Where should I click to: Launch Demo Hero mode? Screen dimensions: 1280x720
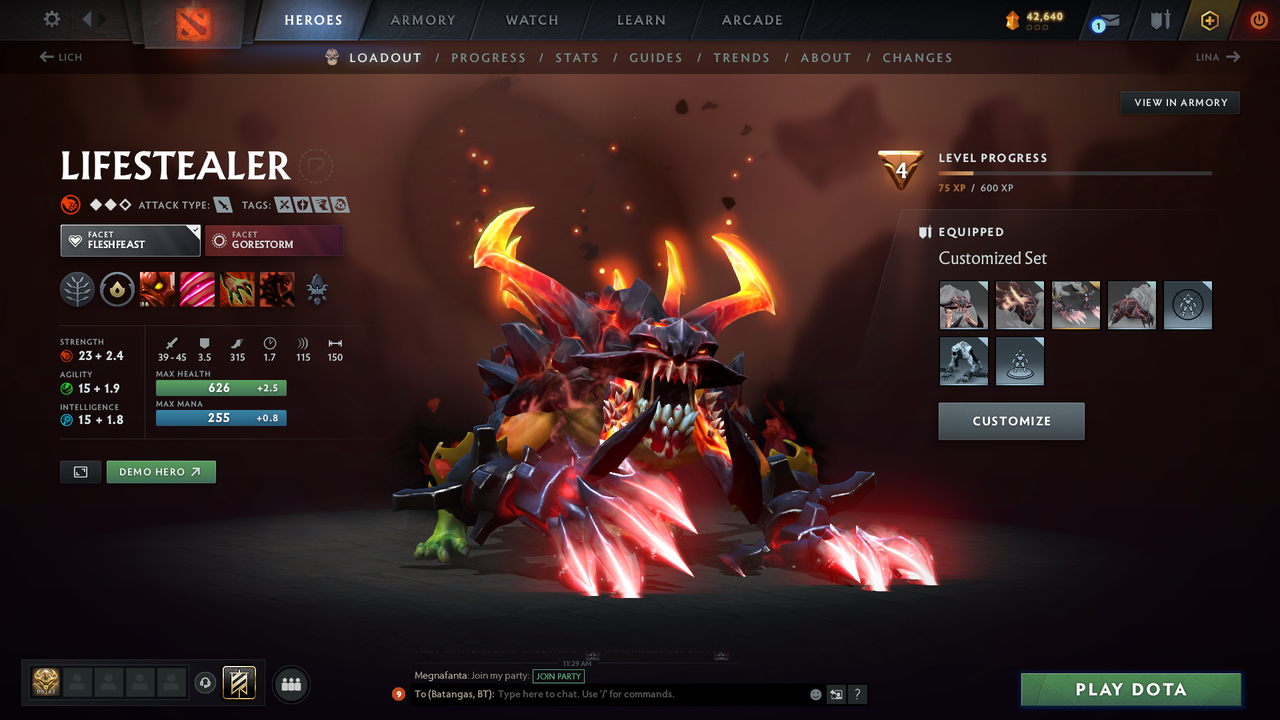161,472
